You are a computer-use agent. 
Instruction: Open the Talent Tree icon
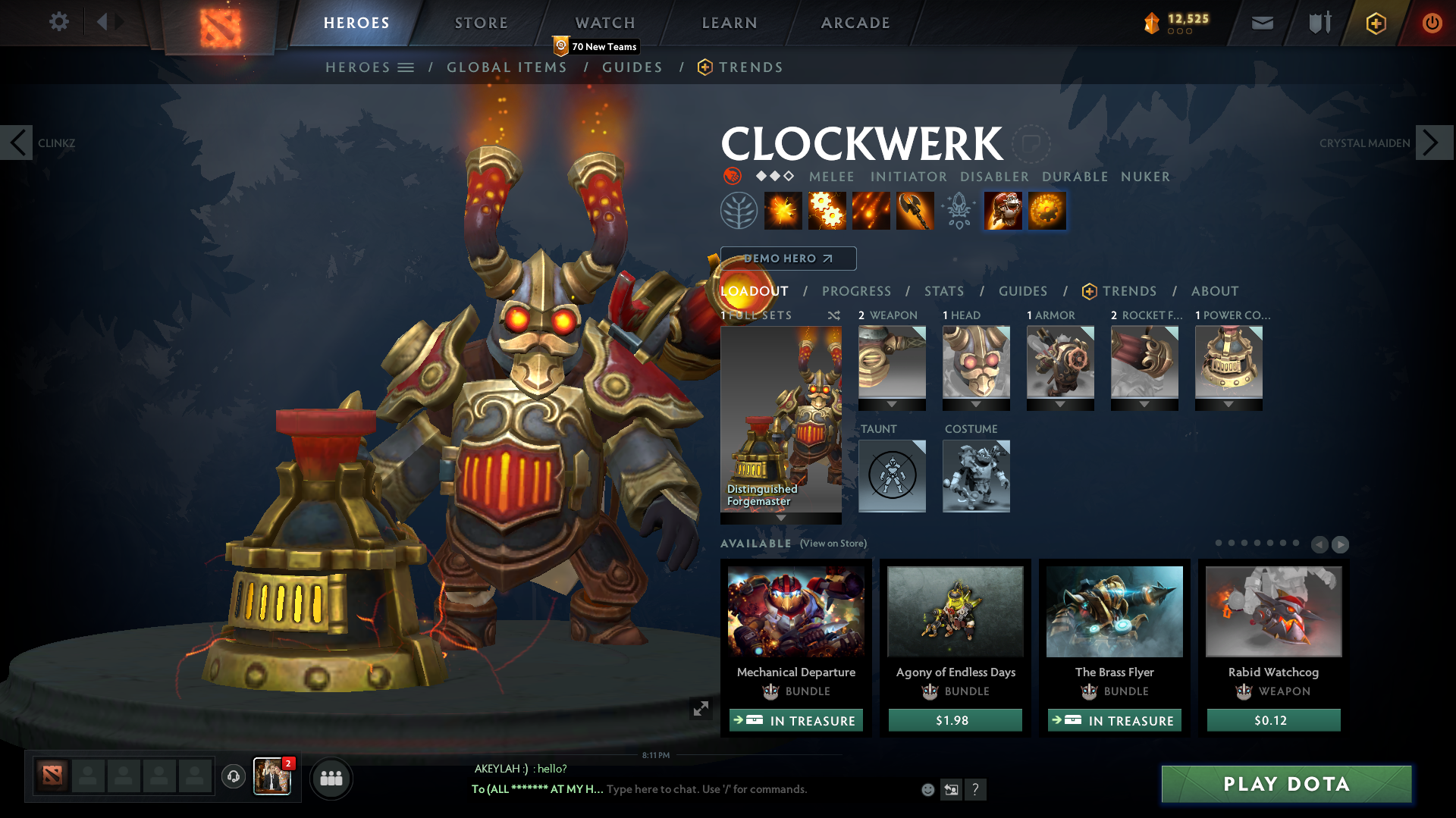(739, 211)
